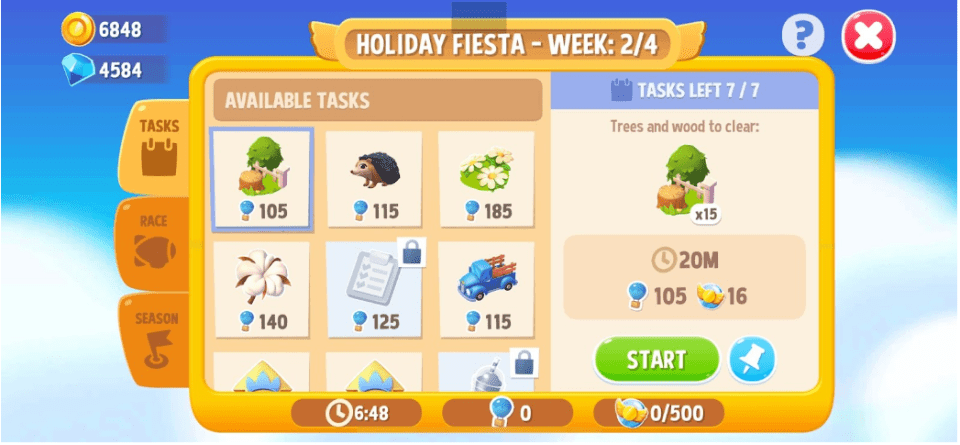Open the question mark help button
960x445 pixels.
pos(803,37)
